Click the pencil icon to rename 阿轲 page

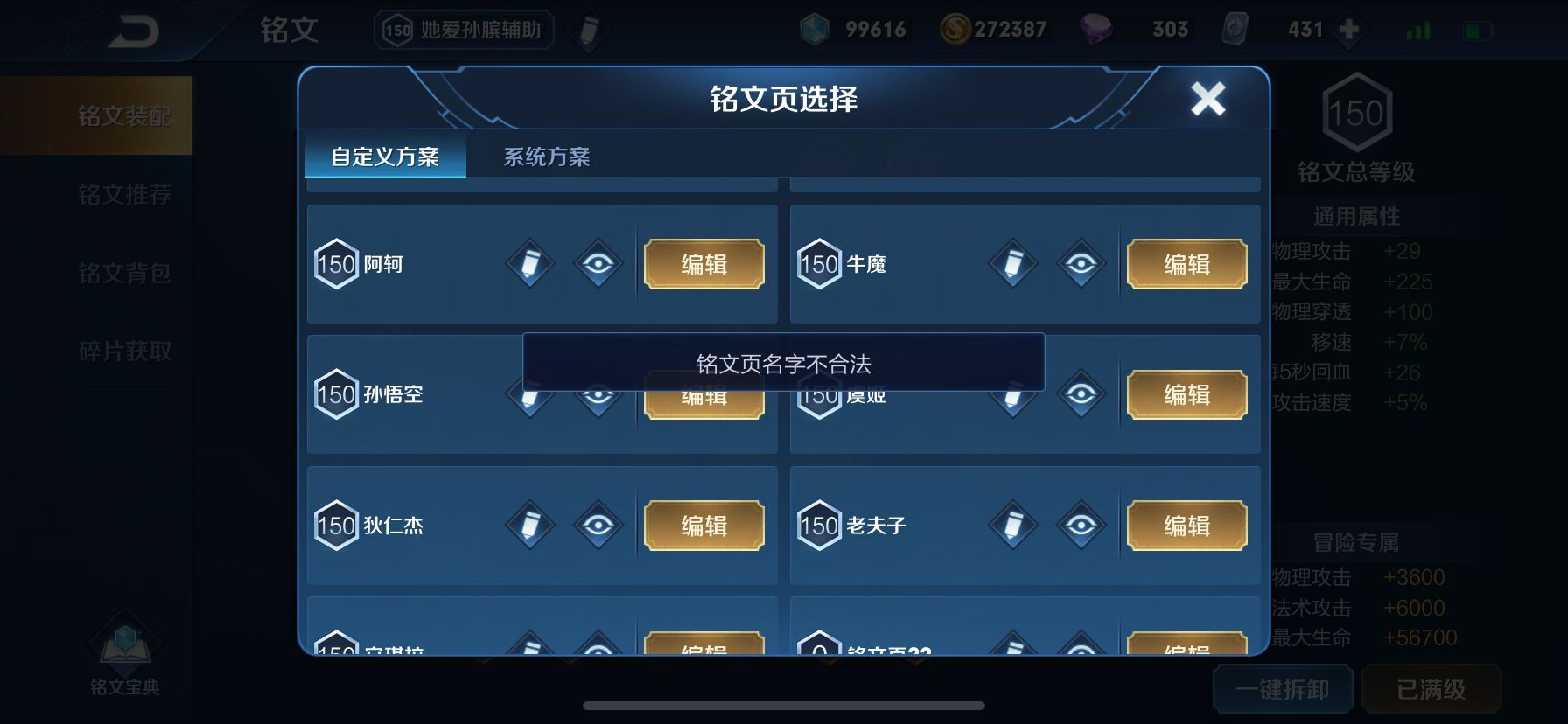pyautogui.click(x=529, y=263)
